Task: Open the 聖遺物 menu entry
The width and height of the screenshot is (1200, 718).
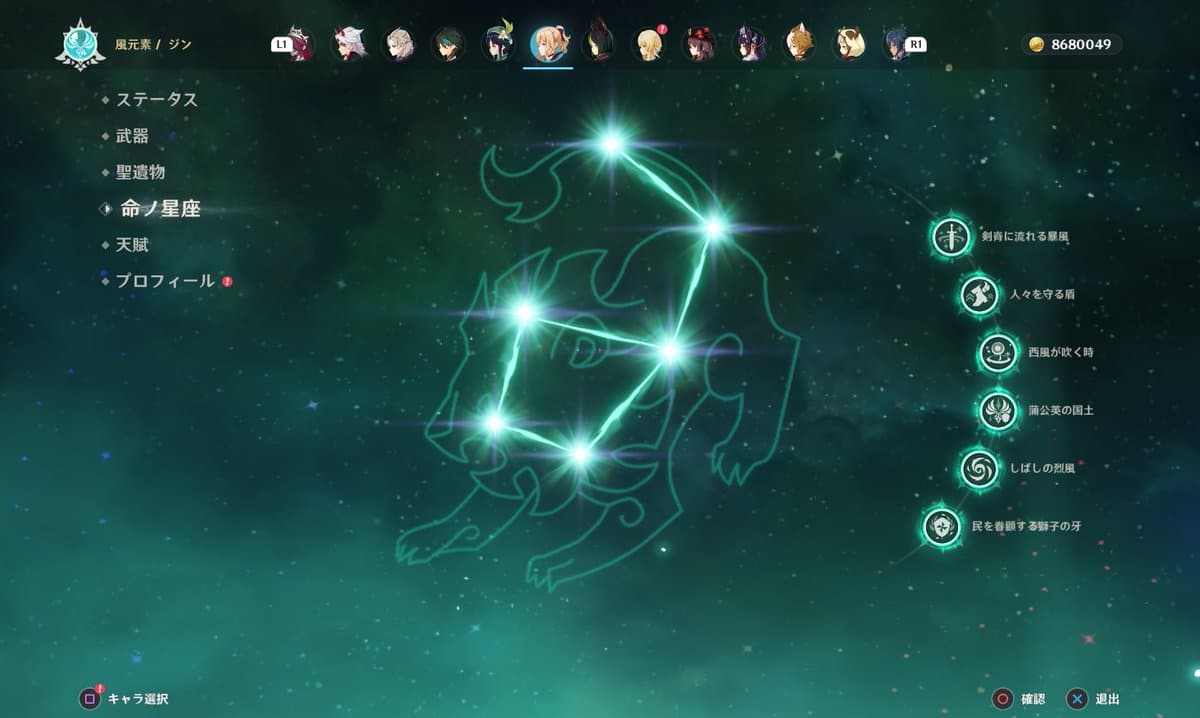Action: [x=140, y=173]
